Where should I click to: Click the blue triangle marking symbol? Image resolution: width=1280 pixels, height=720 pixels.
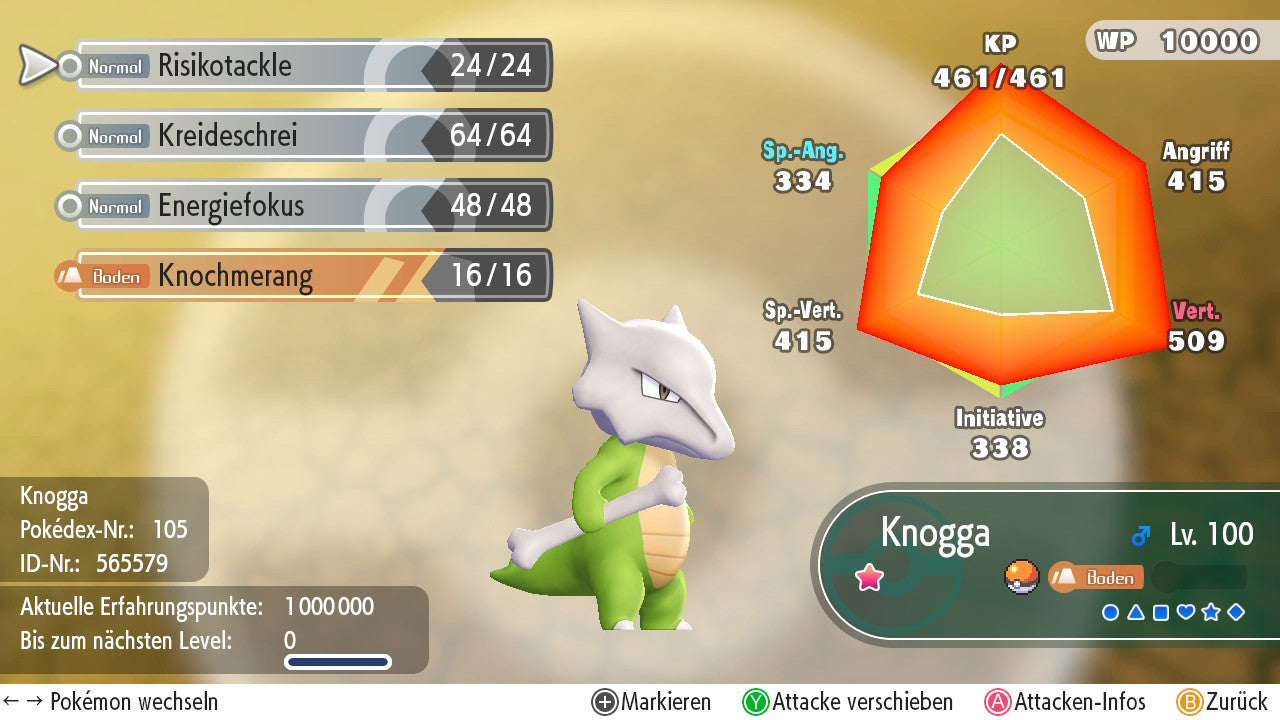click(x=1135, y=612)
